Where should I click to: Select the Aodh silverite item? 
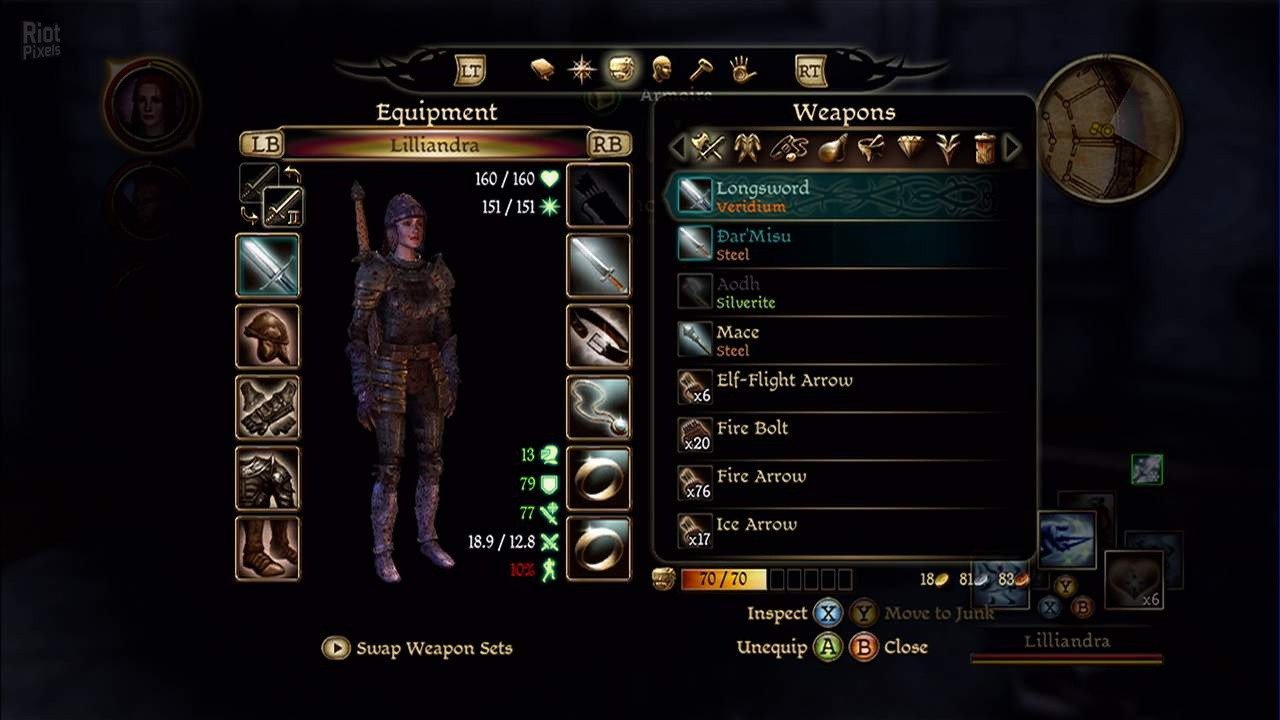(x=840, y=292)
